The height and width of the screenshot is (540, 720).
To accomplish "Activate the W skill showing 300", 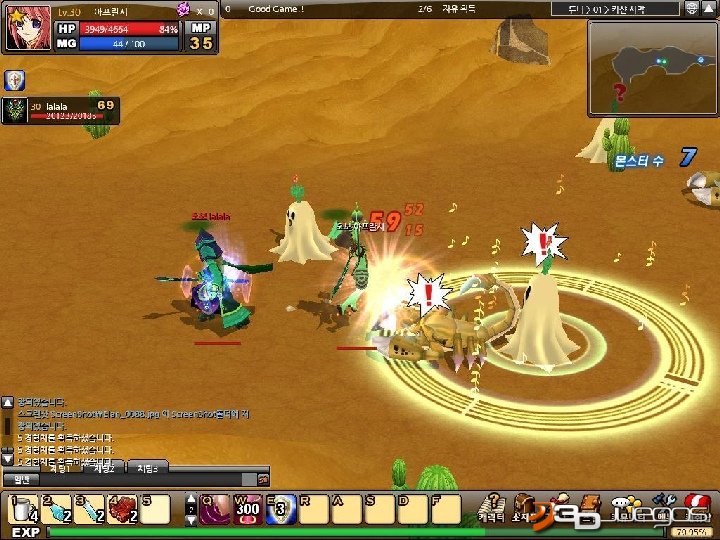I will (x=247, y=509).
